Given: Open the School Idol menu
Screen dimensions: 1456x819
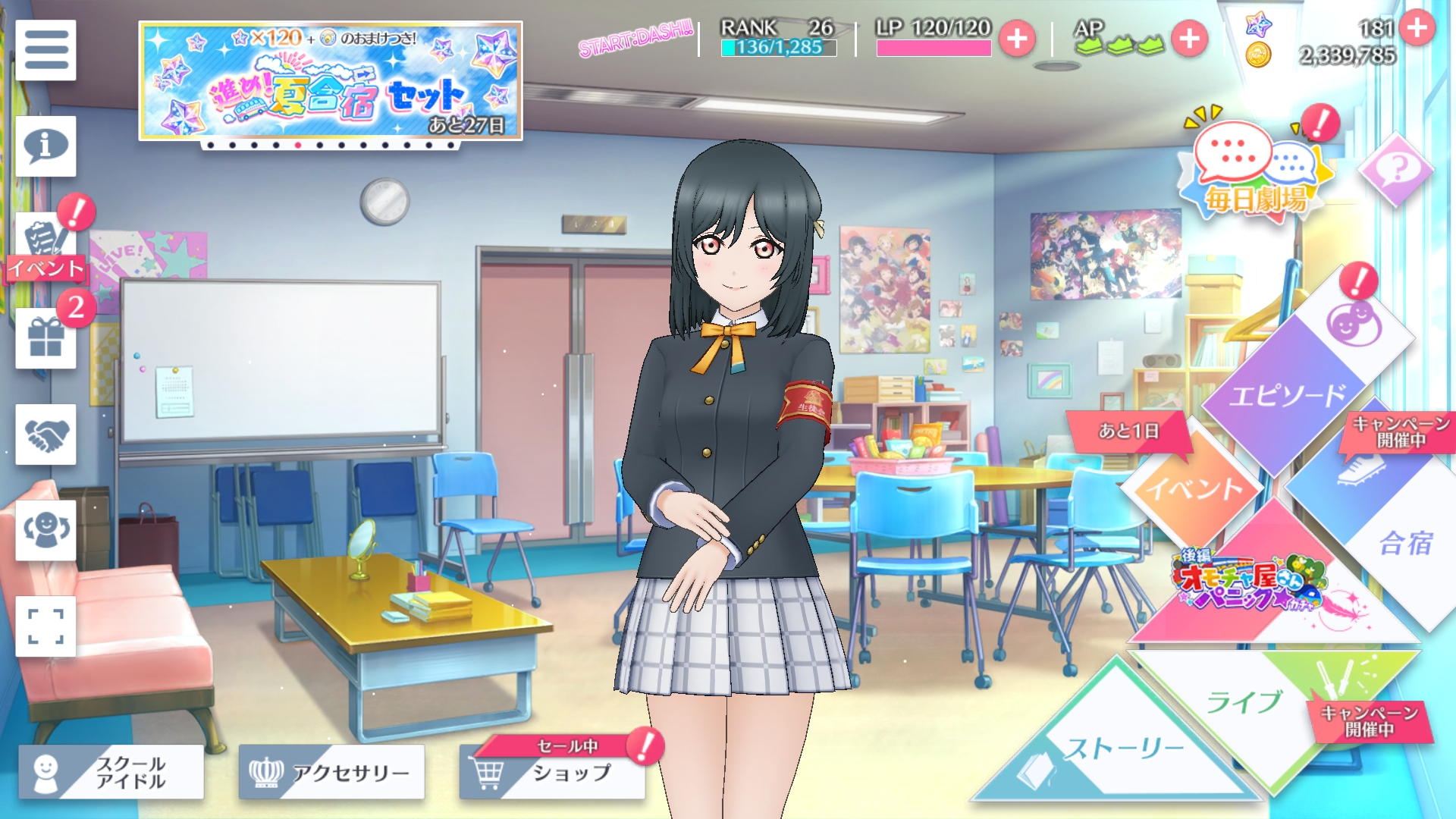Looking at the screenshot, I should point(111,772).
